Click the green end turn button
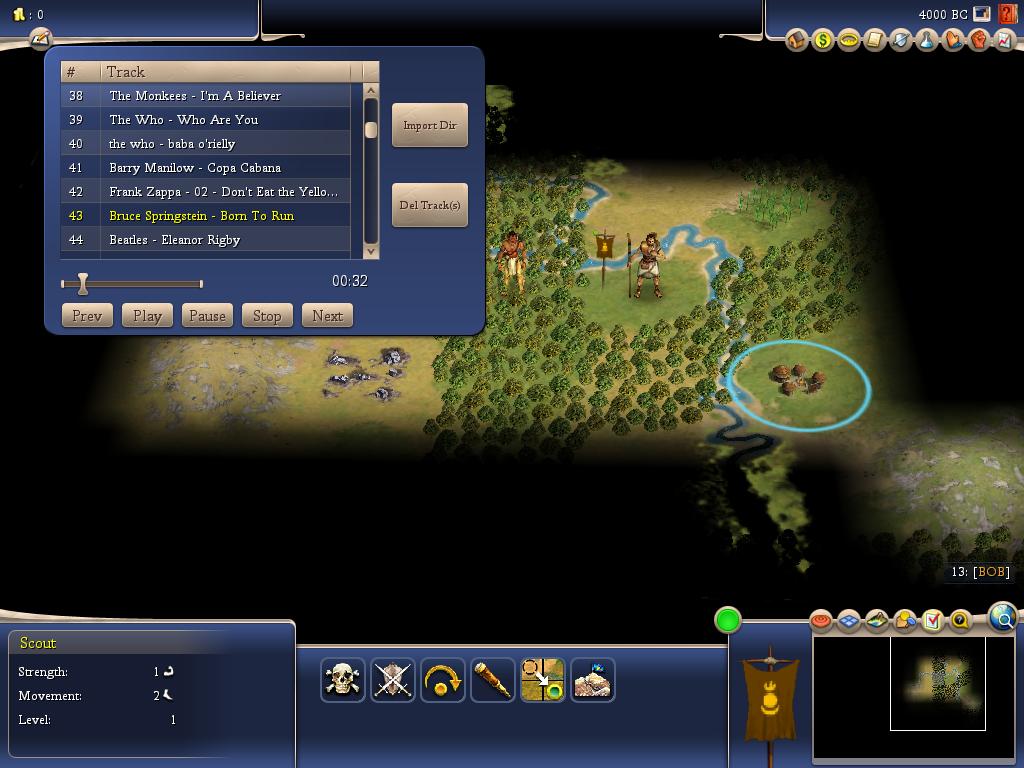Image resolution: width=1024 pixels, height=768 pixels. click(728, 620)
